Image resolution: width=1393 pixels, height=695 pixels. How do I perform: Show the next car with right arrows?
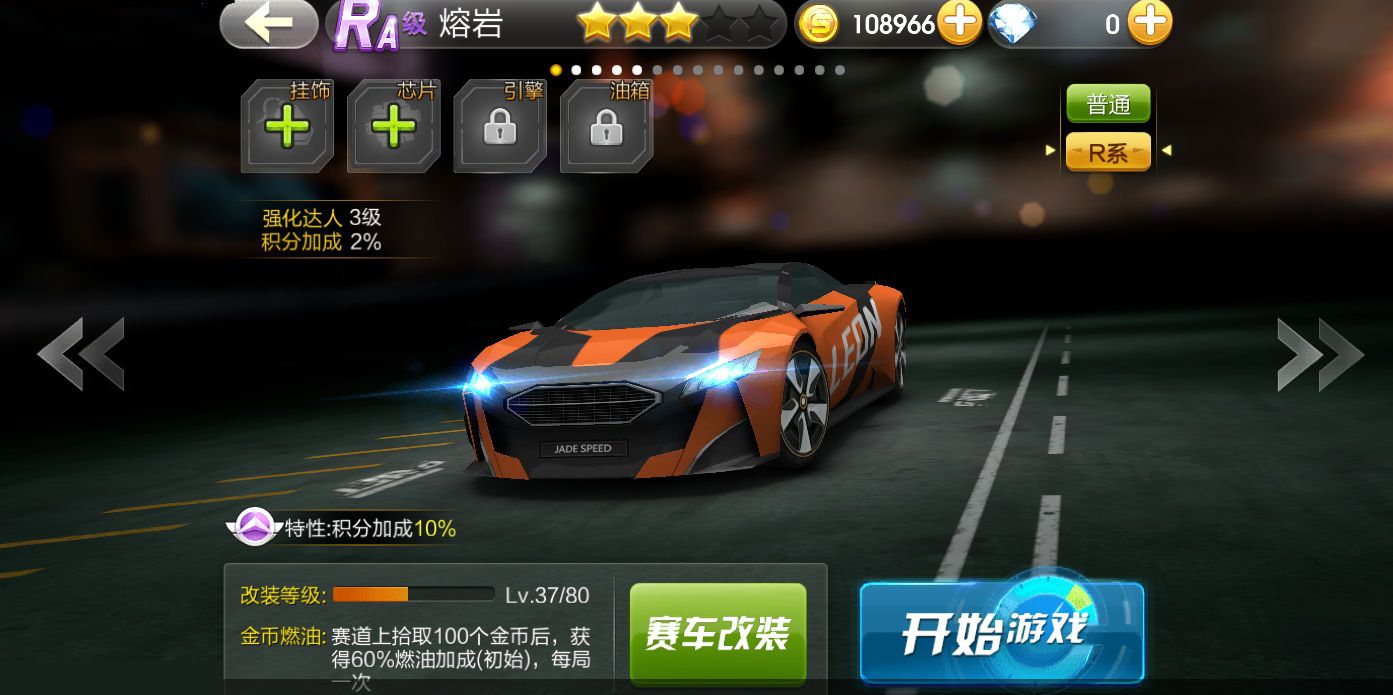(x=1319, y=353)
